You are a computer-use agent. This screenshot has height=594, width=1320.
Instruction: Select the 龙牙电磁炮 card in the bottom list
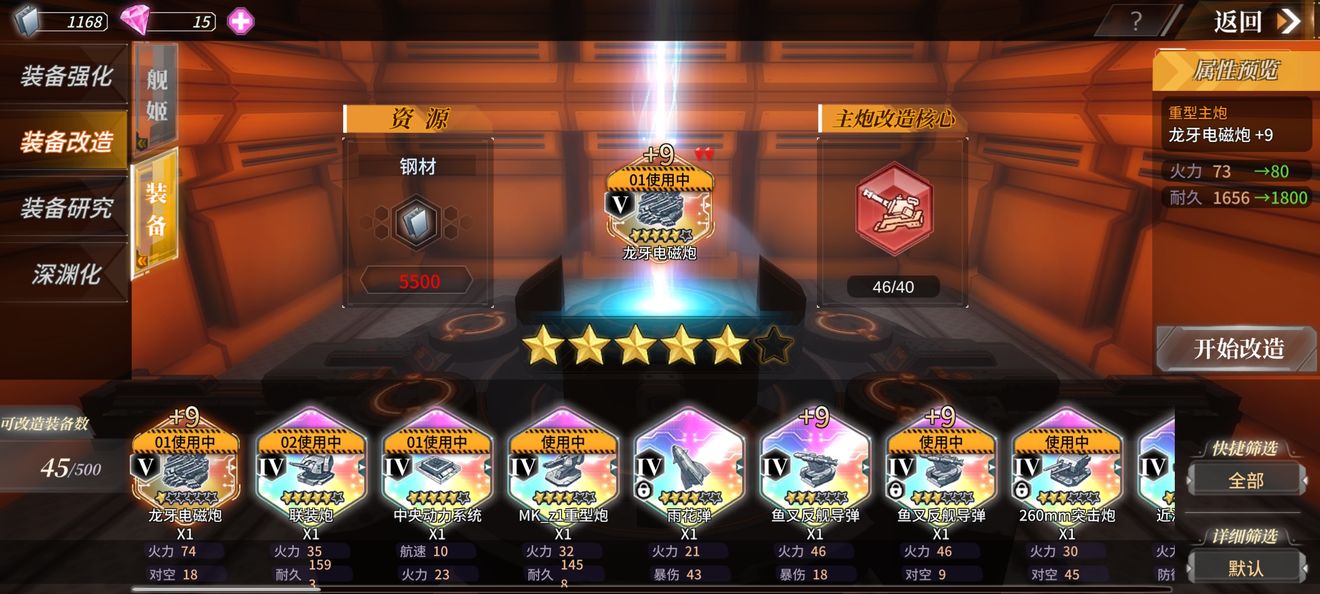click(185, 470)
